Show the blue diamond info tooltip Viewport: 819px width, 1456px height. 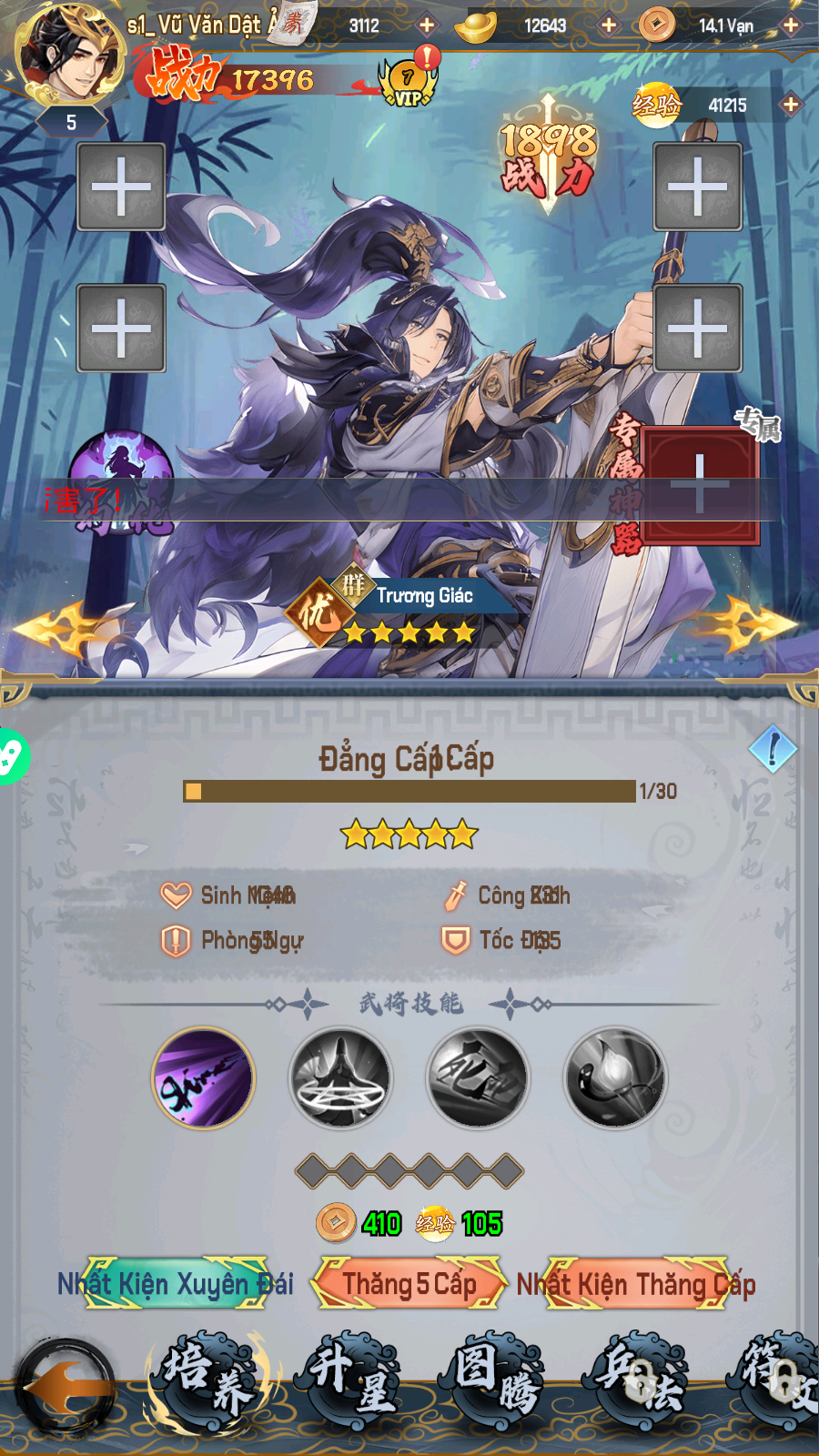pos(773,749)
